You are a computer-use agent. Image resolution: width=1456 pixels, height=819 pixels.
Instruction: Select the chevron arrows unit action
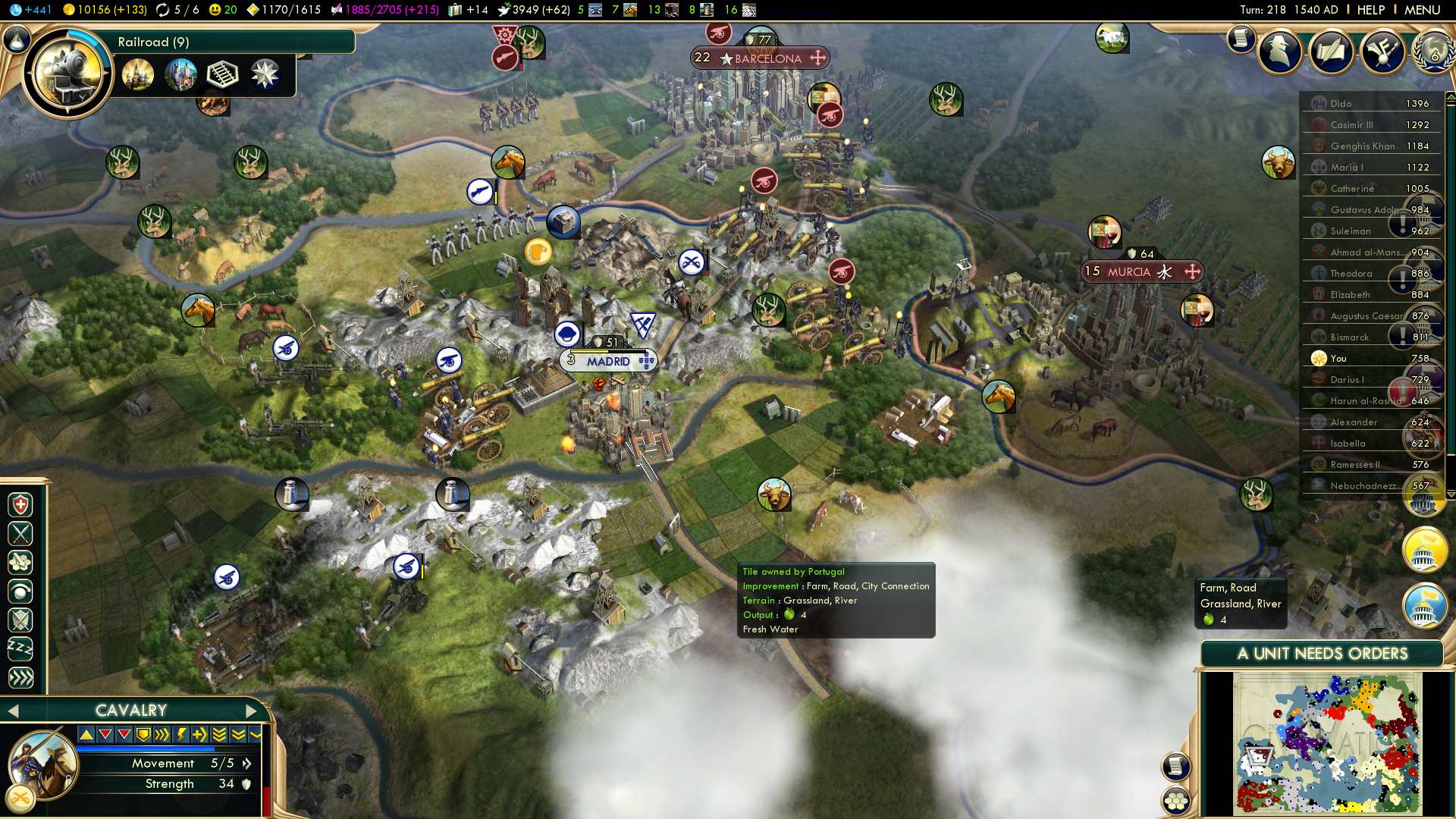coord(20,678)
